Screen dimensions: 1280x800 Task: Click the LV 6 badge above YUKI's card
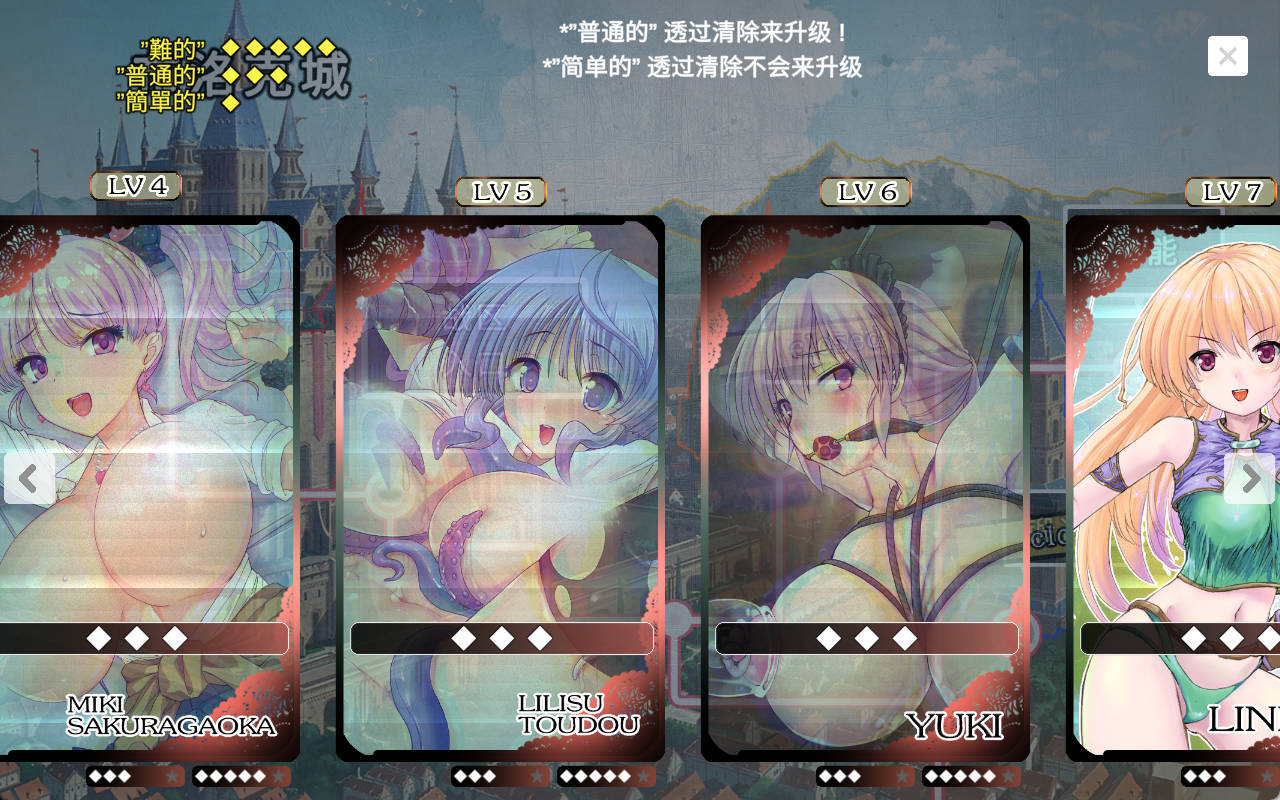864,192
